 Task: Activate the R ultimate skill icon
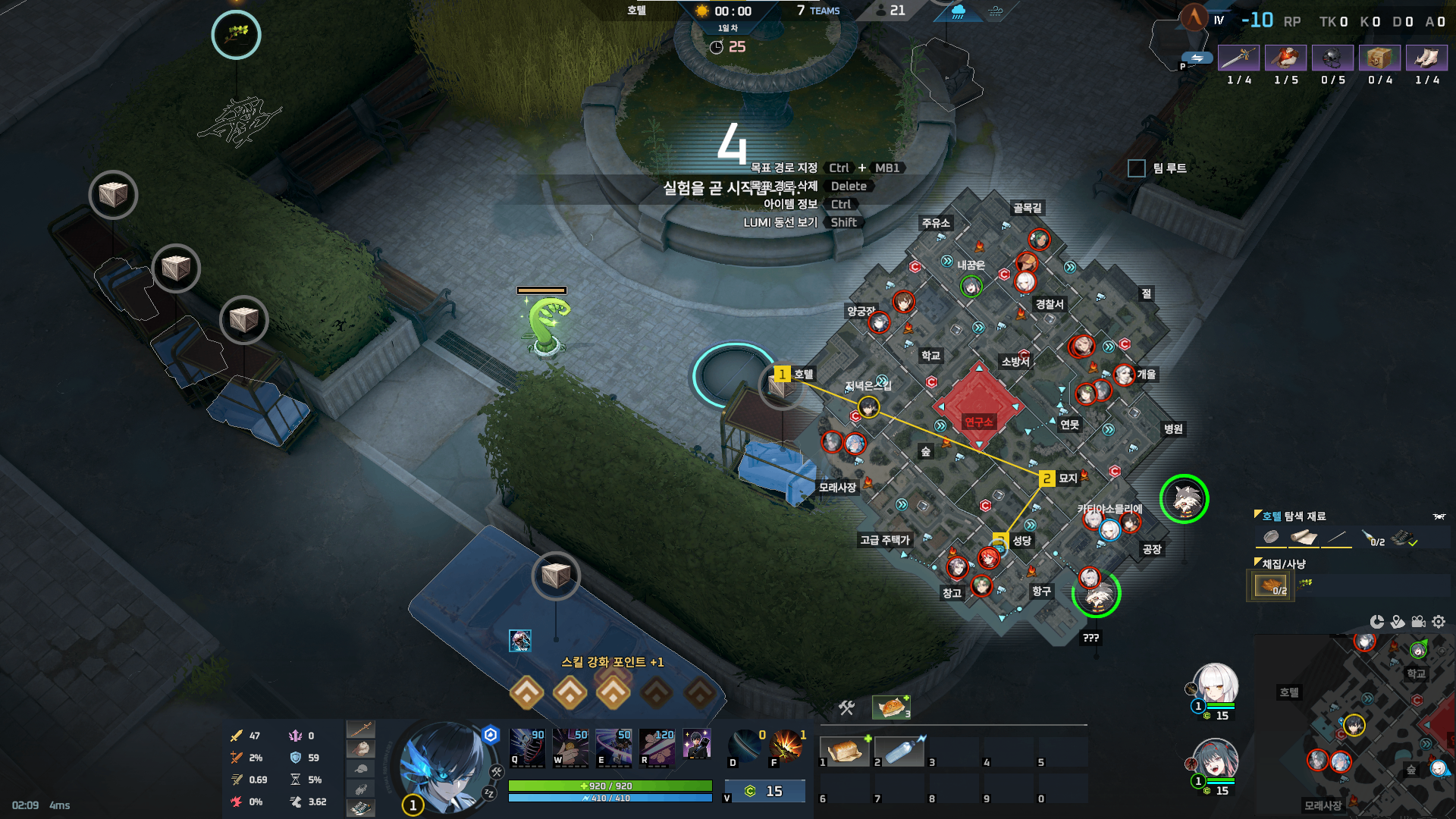point(657,746)
